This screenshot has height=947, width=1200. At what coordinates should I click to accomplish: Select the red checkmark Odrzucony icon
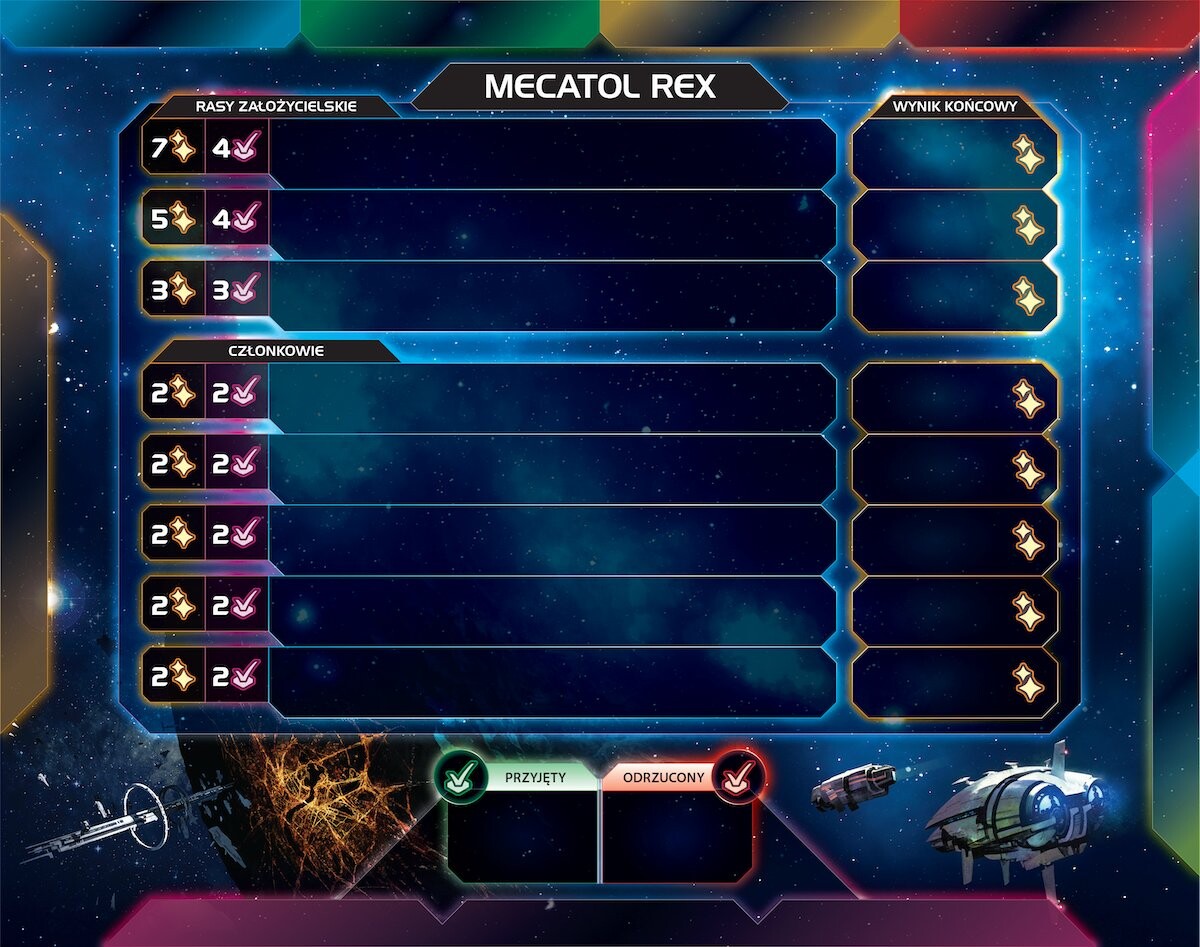740,776
